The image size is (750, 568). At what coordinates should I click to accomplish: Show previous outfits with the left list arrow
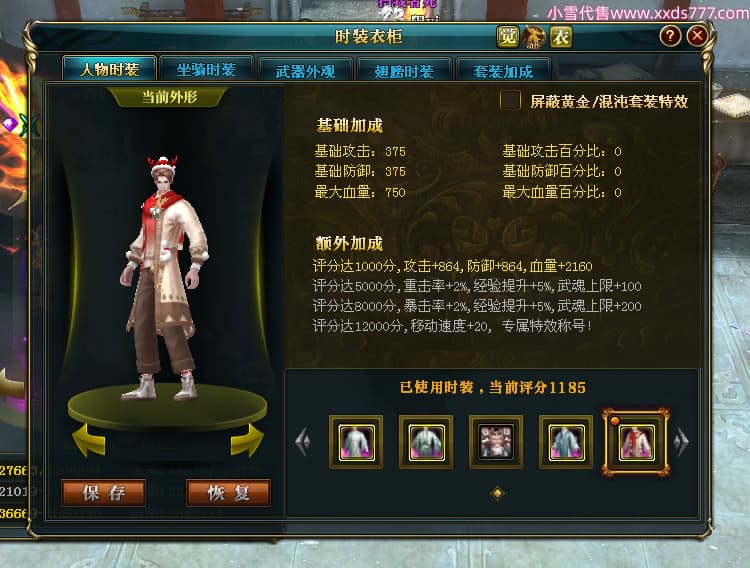(304, 441)
